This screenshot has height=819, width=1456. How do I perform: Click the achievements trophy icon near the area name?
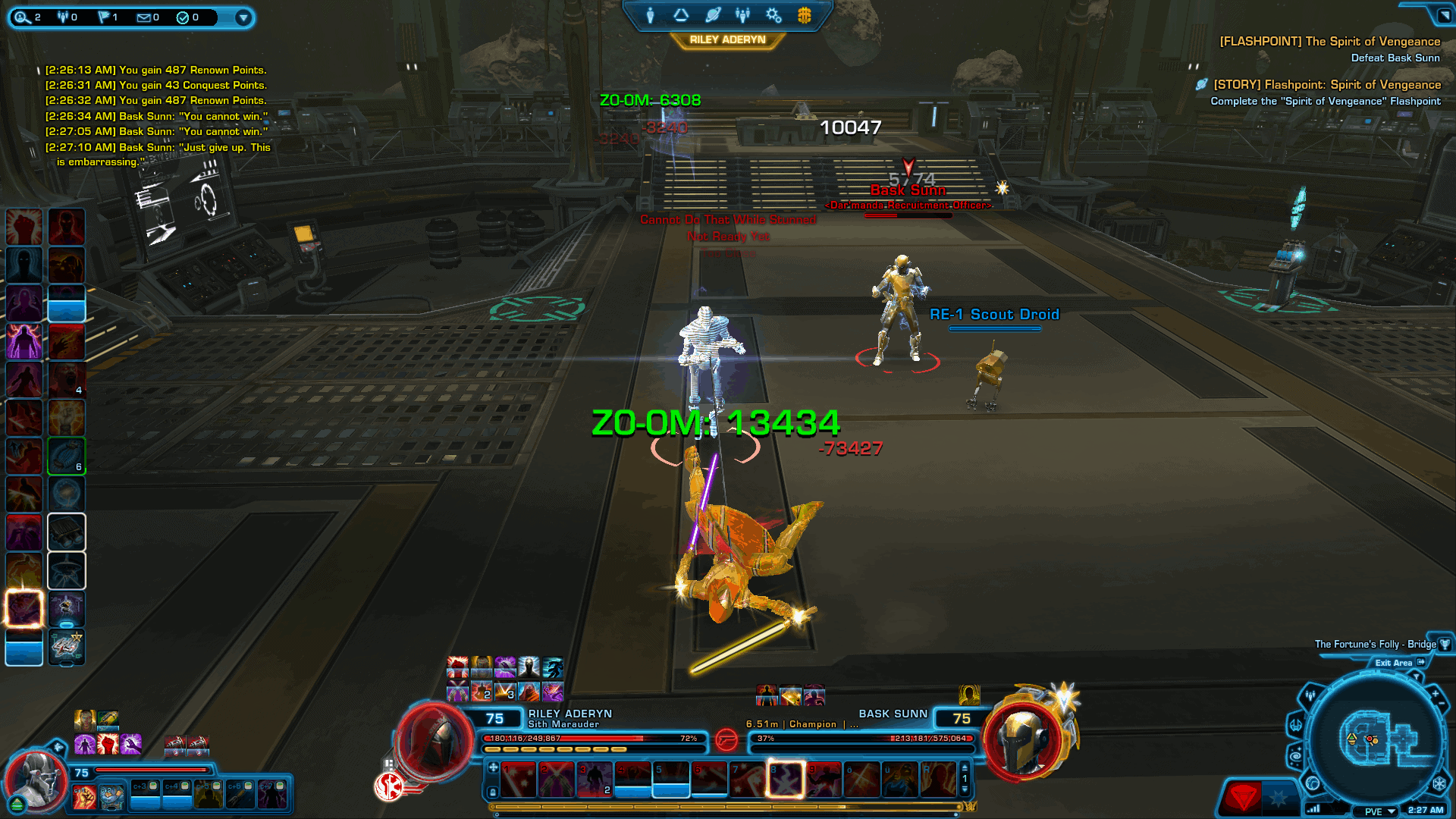click(1445, 645)
